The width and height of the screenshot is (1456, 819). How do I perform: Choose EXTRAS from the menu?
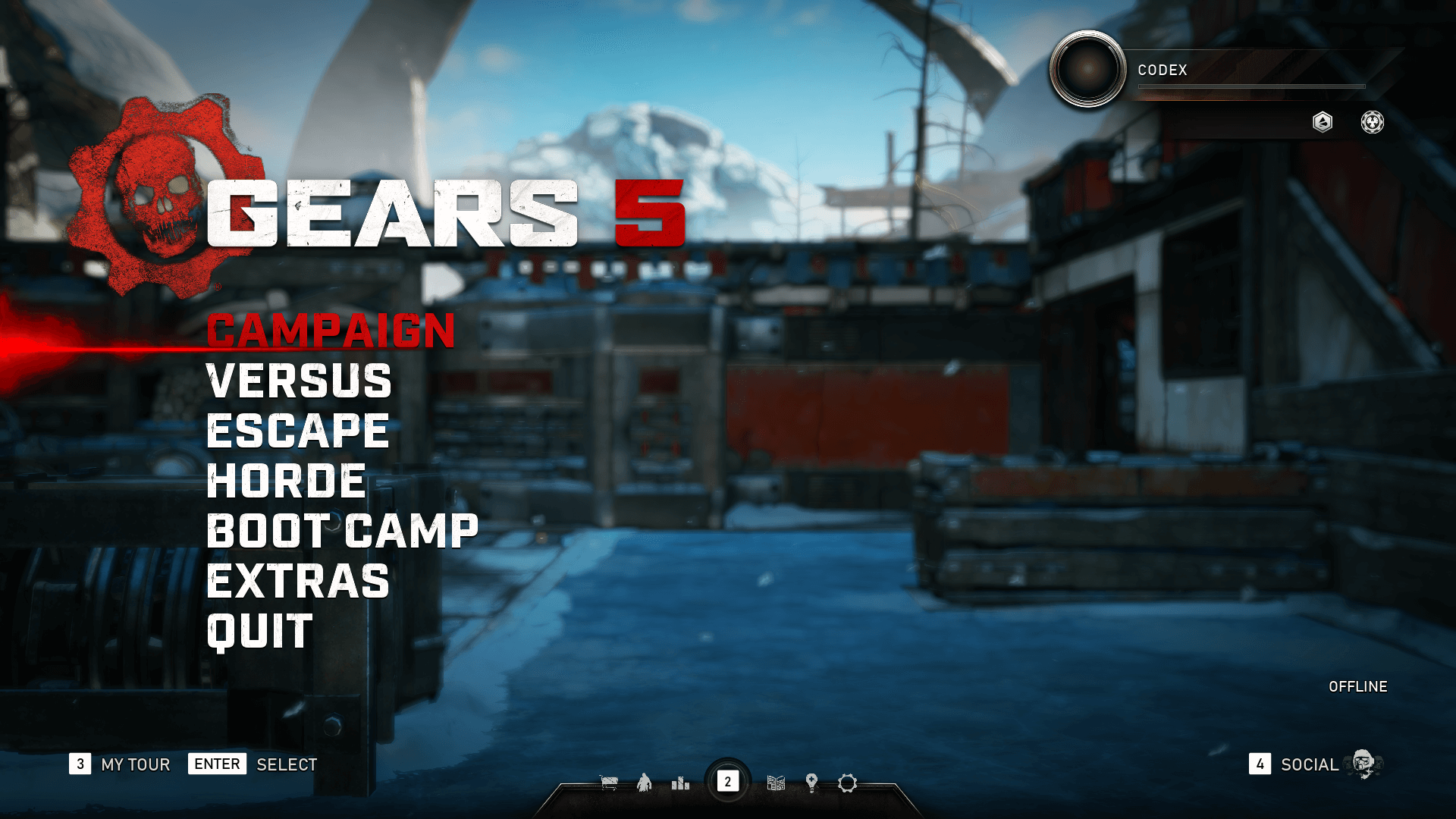297,582
